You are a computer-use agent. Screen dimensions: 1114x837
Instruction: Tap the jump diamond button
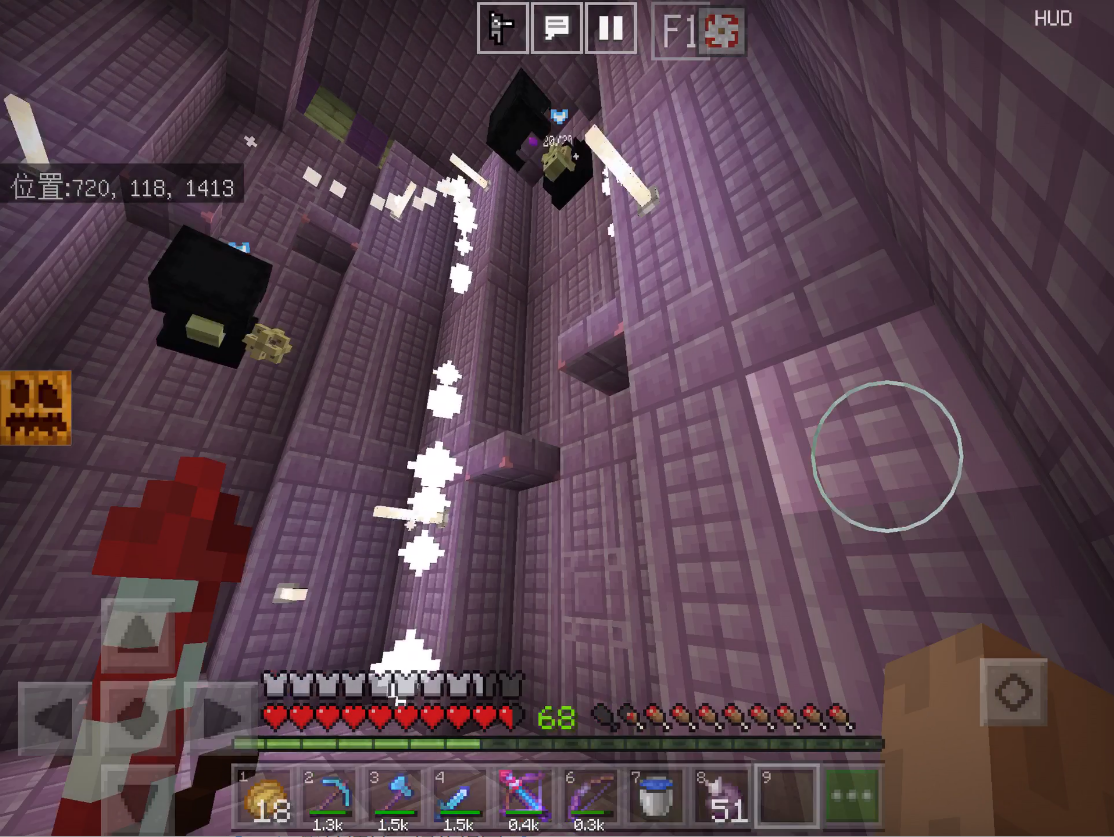coord(1013,692)
